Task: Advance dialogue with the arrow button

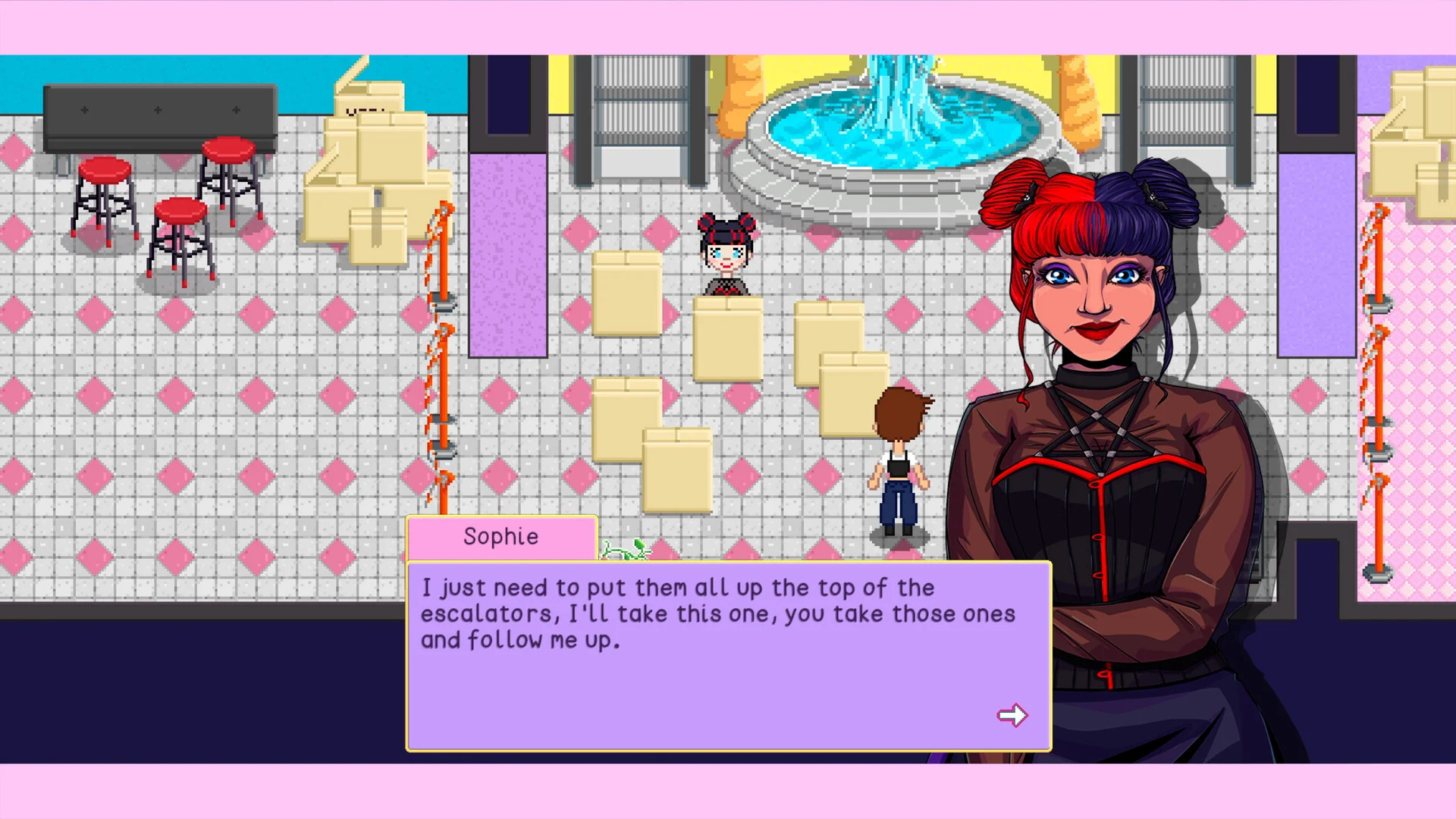Action: click(1012, 715)
